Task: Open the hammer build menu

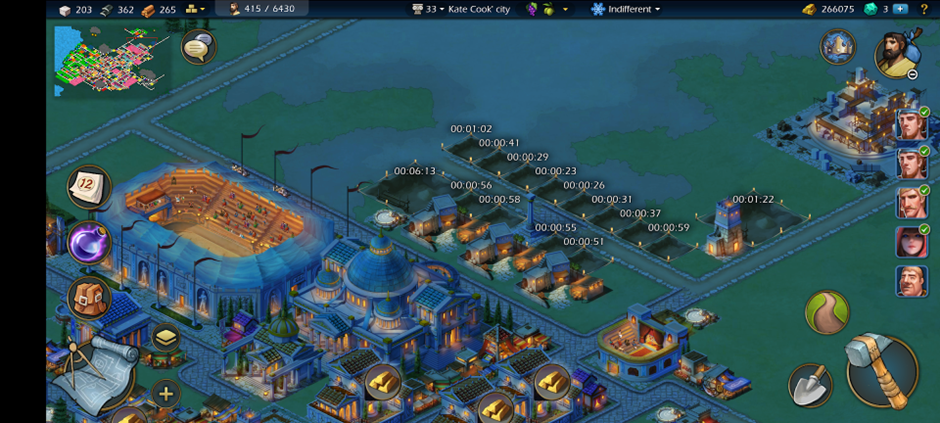Action: 881,371
